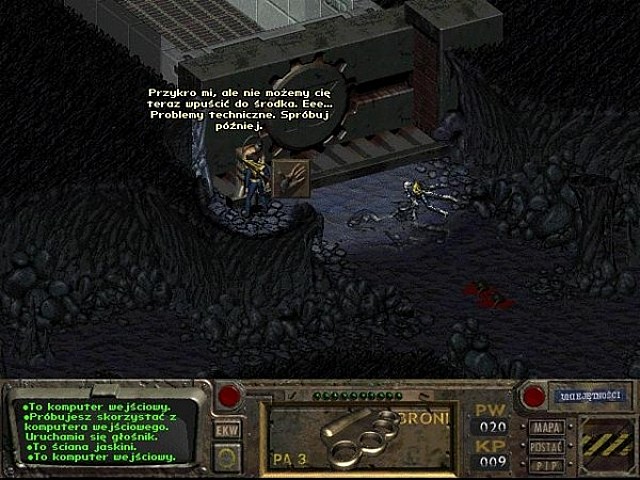Open the MAPA map screen
Image resolution: width=640 pixels, height=480 pixels.
pos(547,428)
